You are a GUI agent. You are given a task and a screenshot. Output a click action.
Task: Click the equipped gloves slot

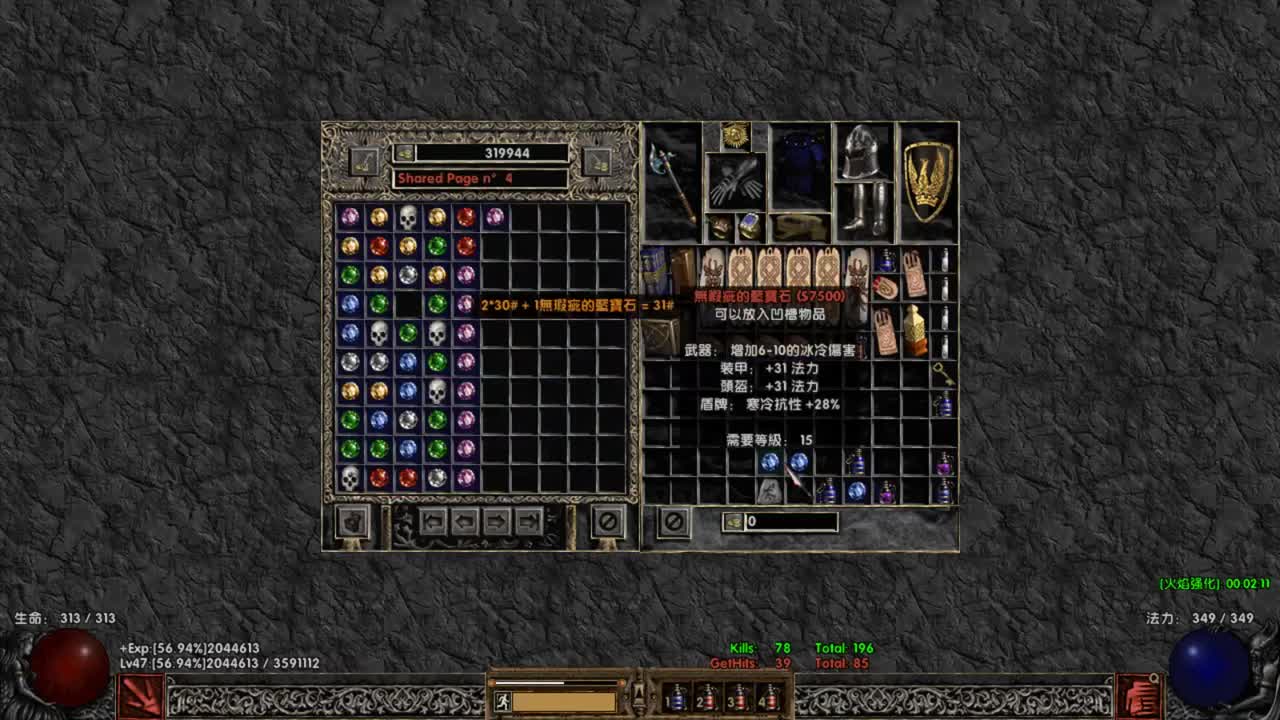[736, 181]
